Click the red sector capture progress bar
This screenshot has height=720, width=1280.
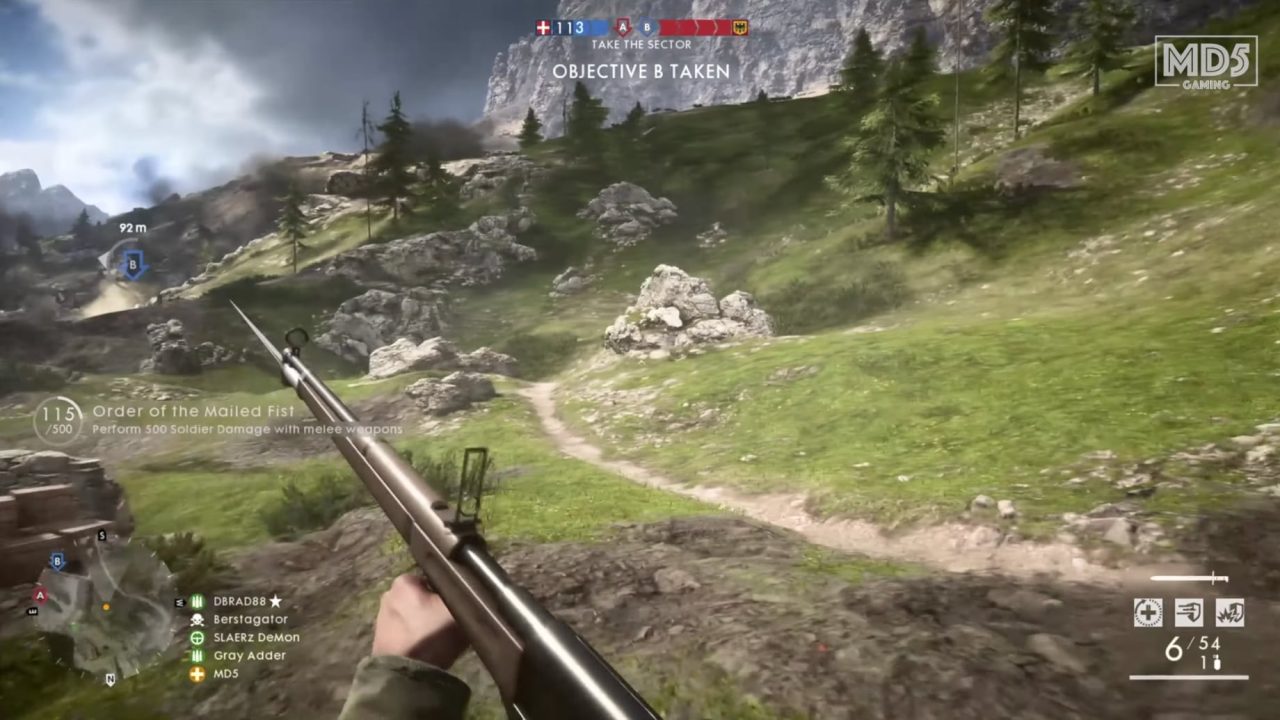tap(695, 27)
